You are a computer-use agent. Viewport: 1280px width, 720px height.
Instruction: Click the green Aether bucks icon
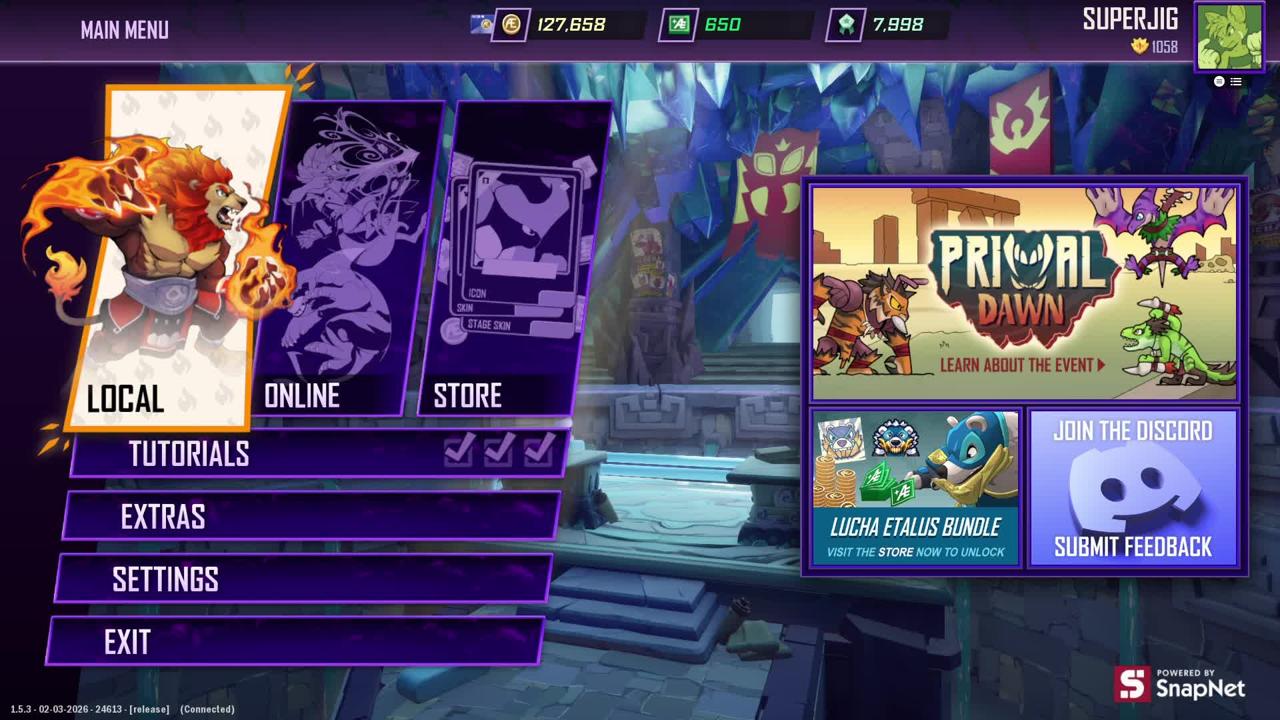(x=679, y=25)
